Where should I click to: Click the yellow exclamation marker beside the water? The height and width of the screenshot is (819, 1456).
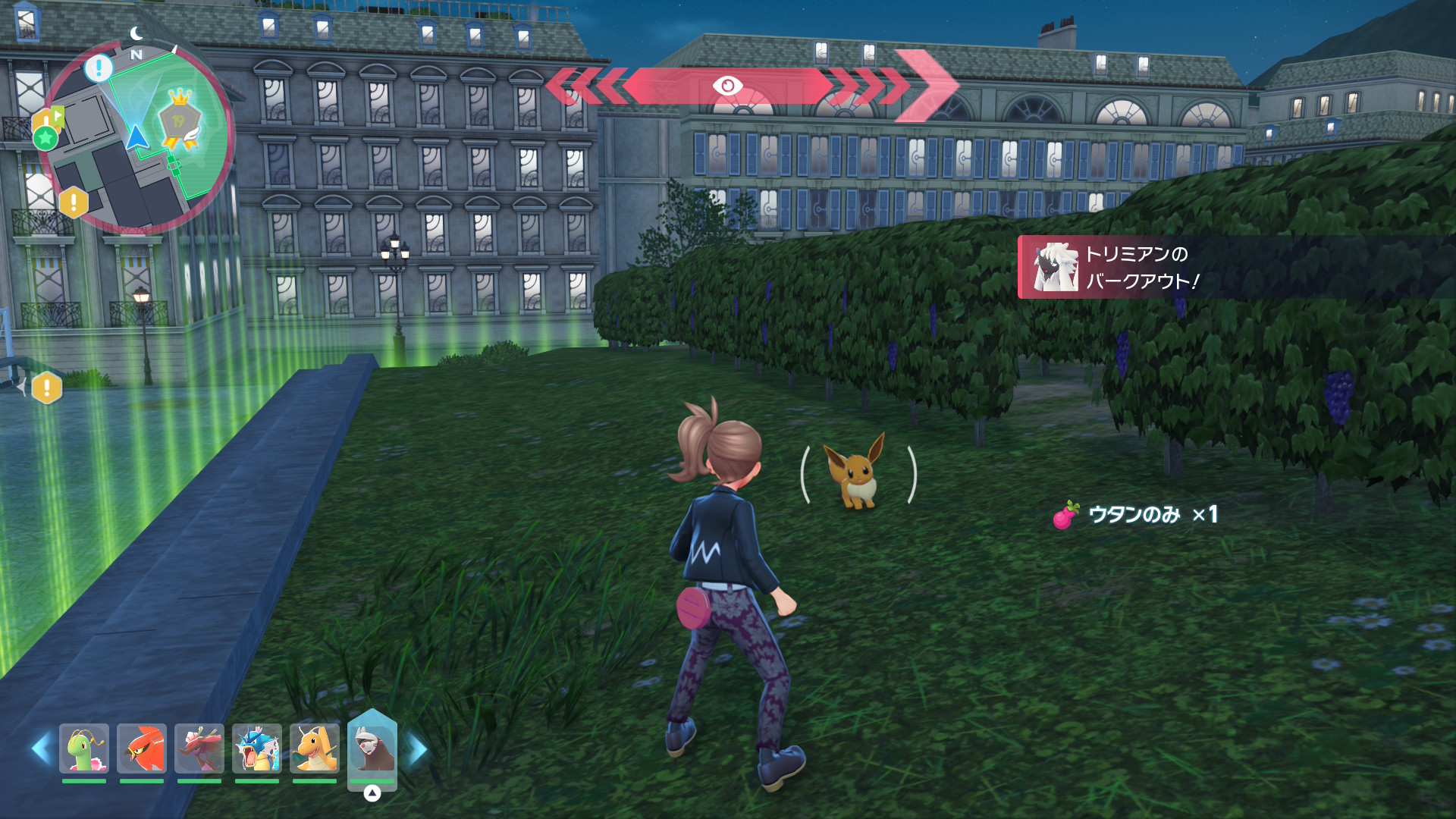click(x=47, y=388)
